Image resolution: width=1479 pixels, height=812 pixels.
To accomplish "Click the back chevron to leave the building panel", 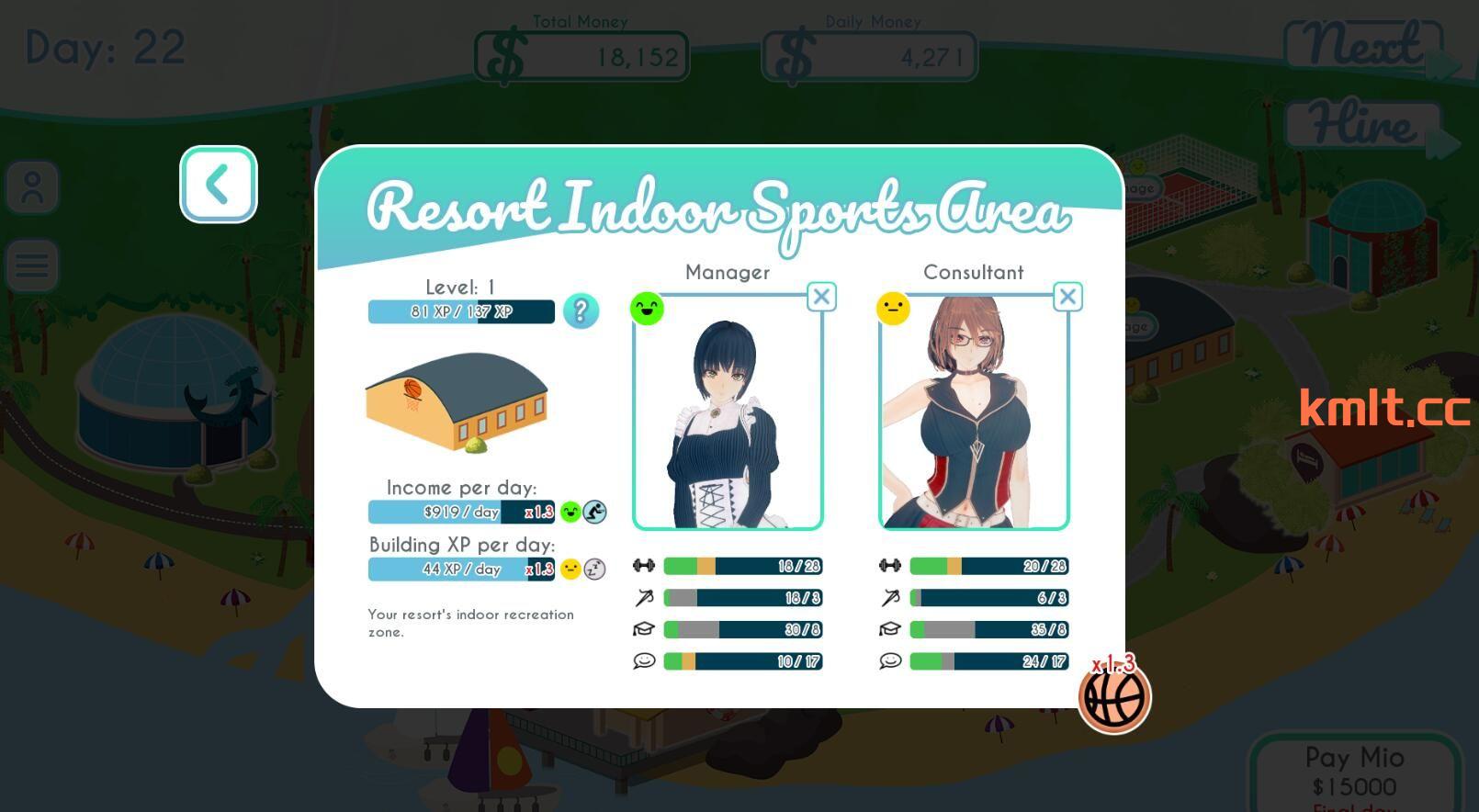I will (x=219, y=184).
